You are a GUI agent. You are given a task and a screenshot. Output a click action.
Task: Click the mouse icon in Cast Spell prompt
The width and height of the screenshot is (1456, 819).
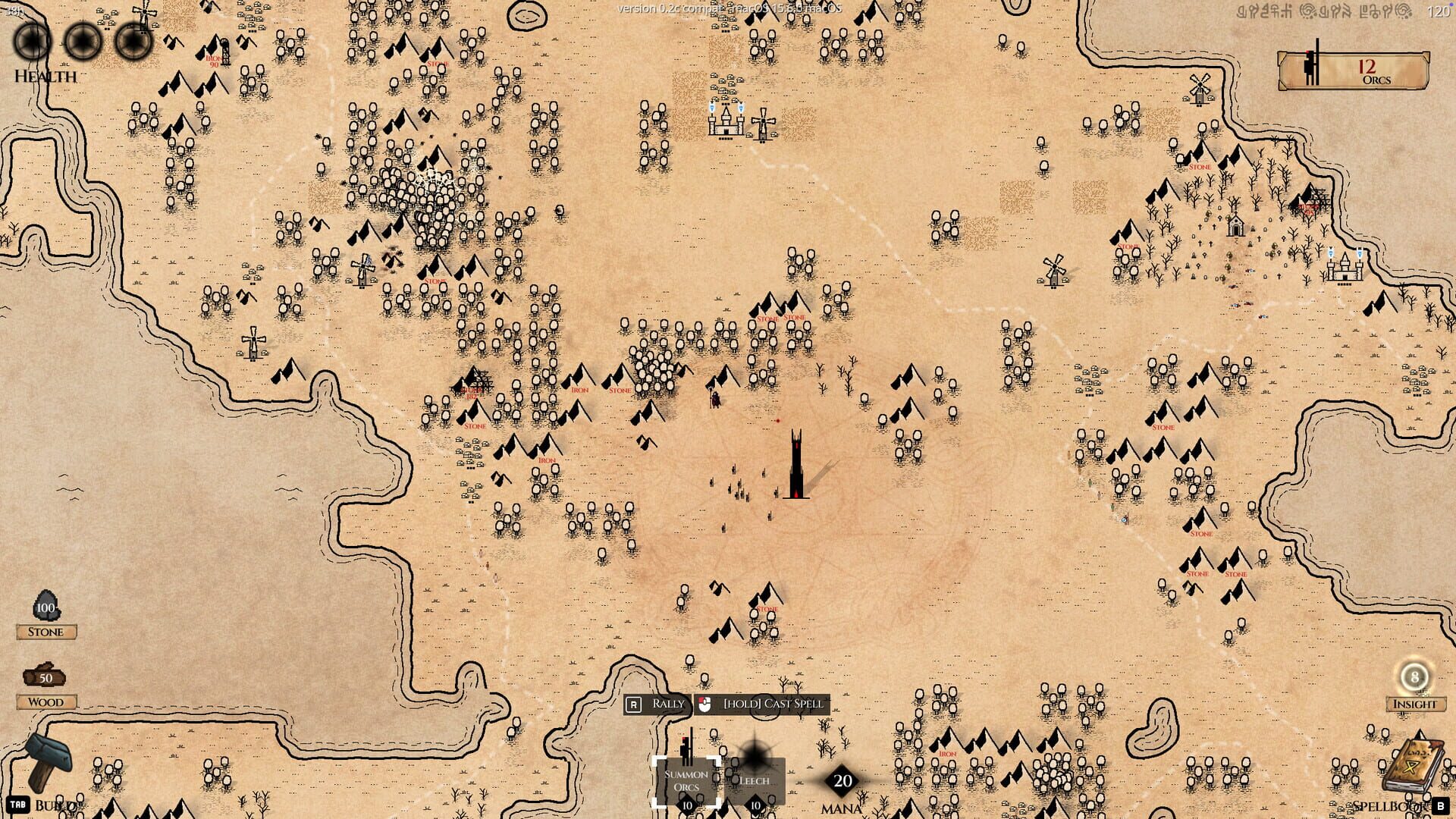[706, 704]
